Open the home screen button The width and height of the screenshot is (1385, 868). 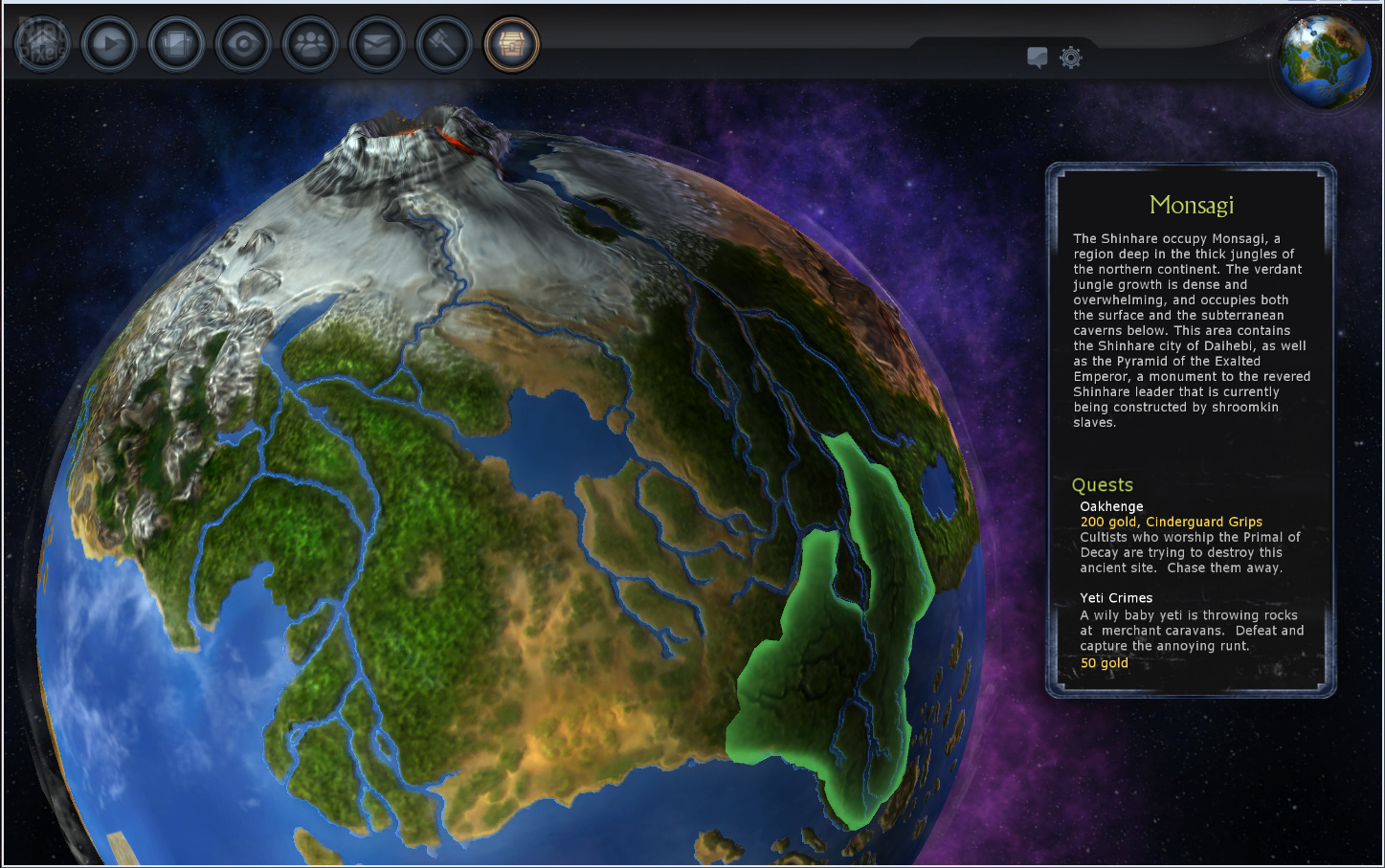42,44
